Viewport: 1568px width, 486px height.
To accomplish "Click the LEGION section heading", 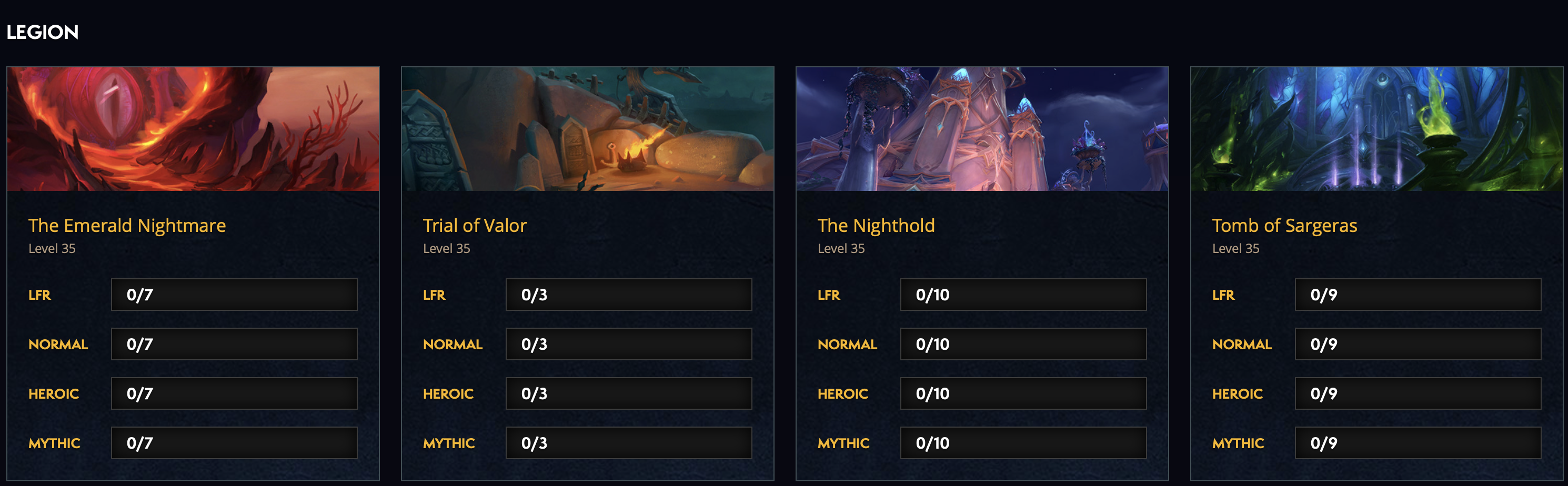I will (43, 32).
